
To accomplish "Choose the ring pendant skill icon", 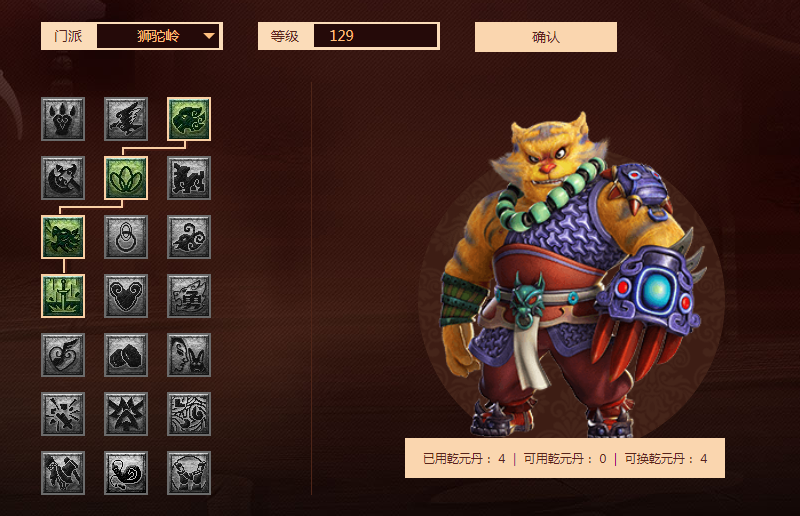I will [126, 237].
